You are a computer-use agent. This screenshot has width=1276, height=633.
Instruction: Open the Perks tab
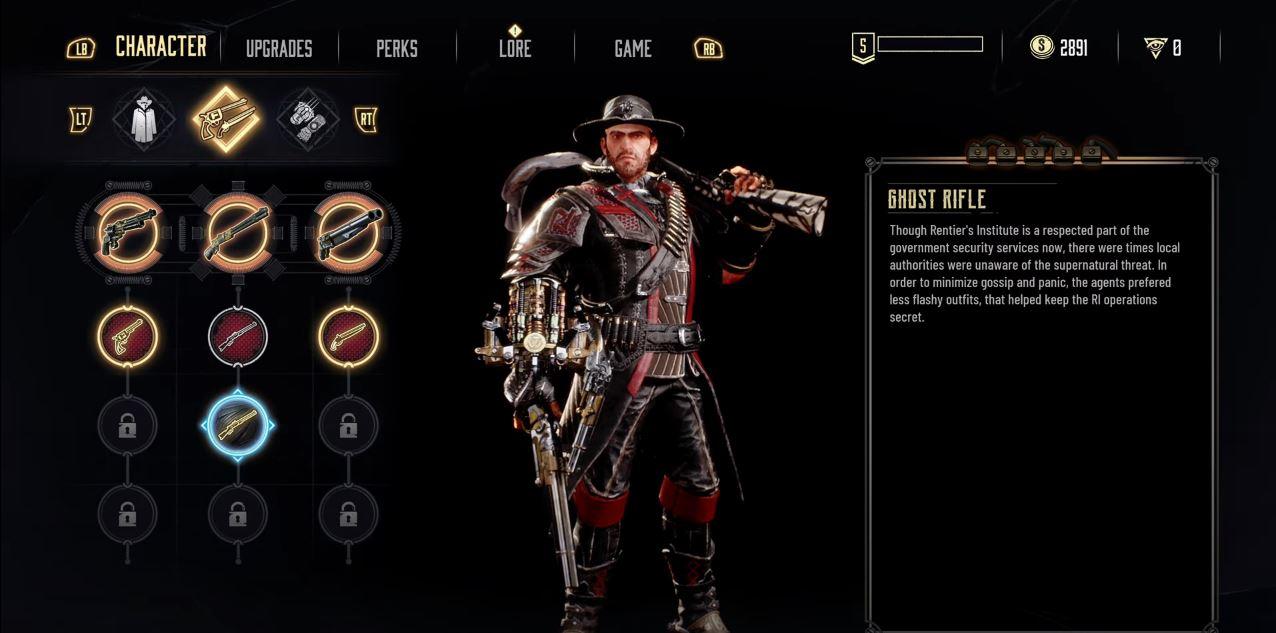[397, 48]
